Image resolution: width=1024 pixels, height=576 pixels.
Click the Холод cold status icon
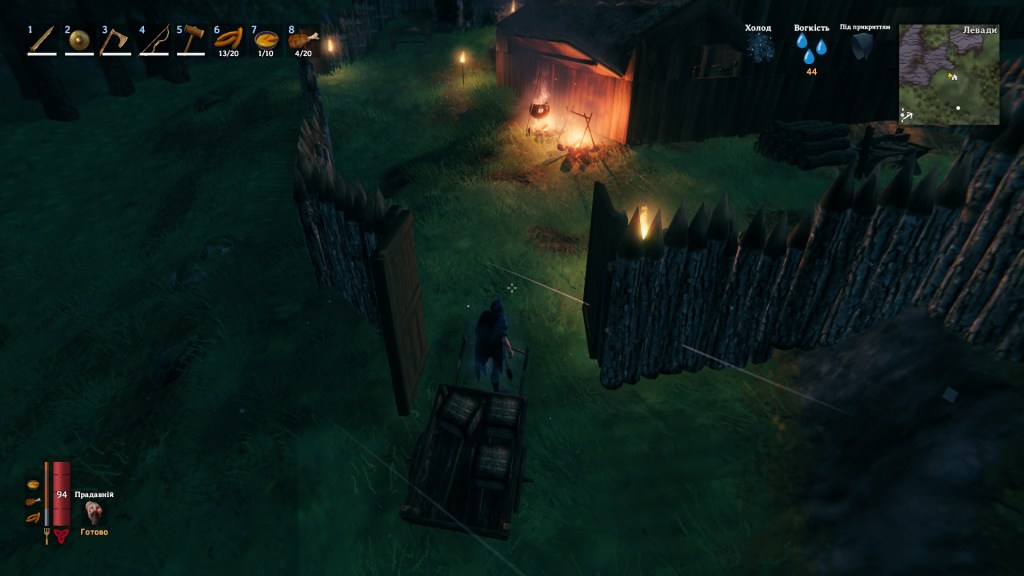759,47
